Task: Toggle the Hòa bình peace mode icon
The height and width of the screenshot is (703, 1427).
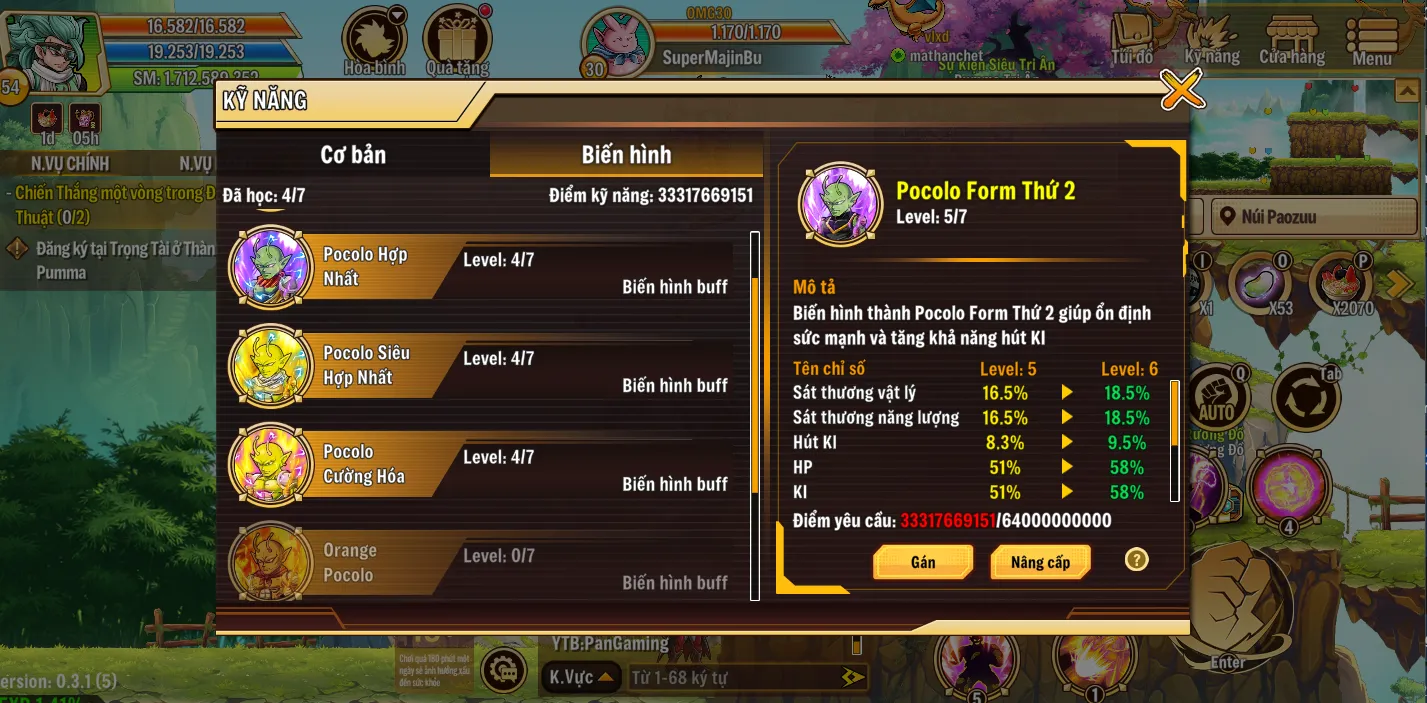Action: [374, 40]
